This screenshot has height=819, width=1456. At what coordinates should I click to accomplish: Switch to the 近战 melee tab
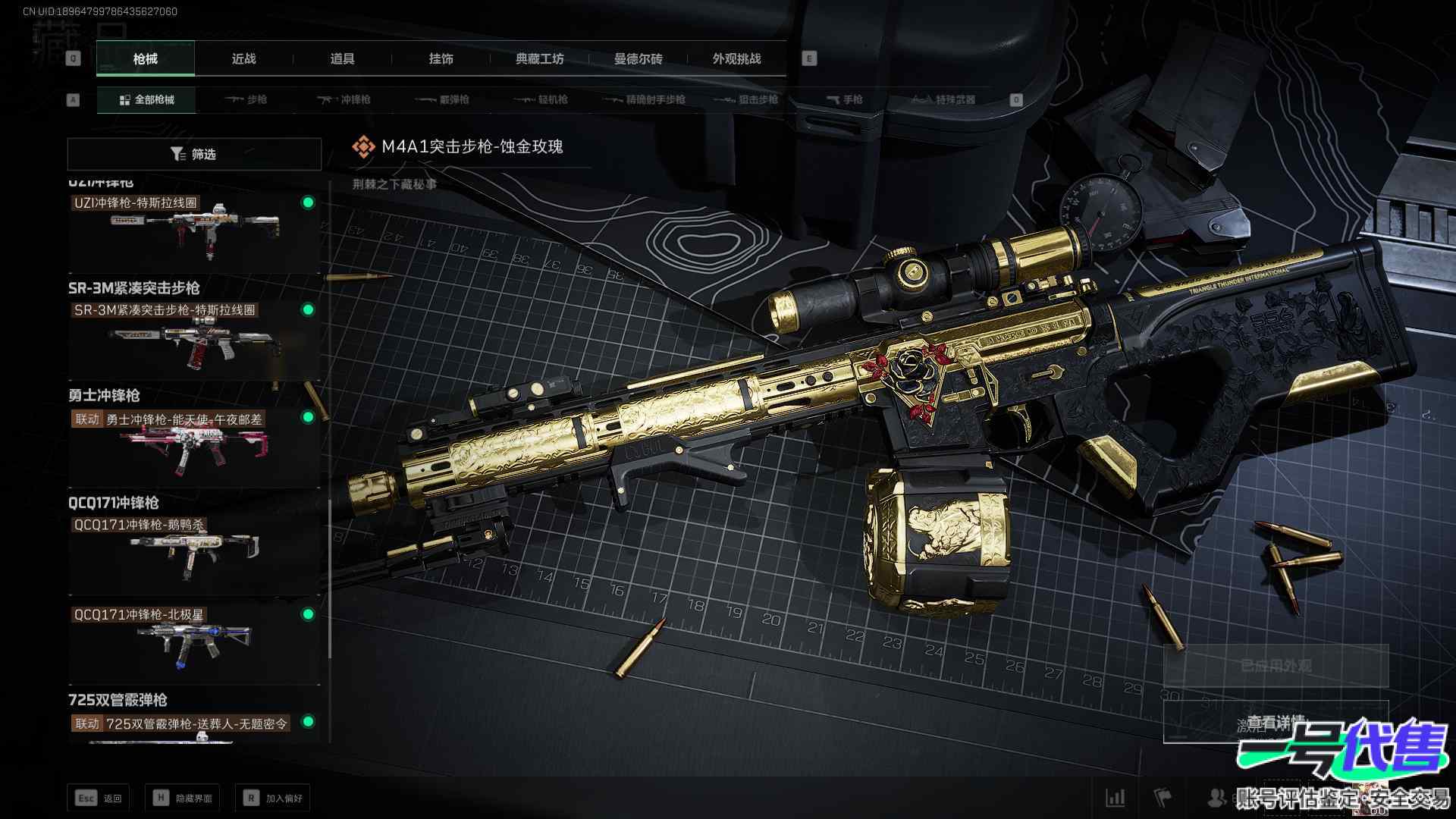click(243, 59)
